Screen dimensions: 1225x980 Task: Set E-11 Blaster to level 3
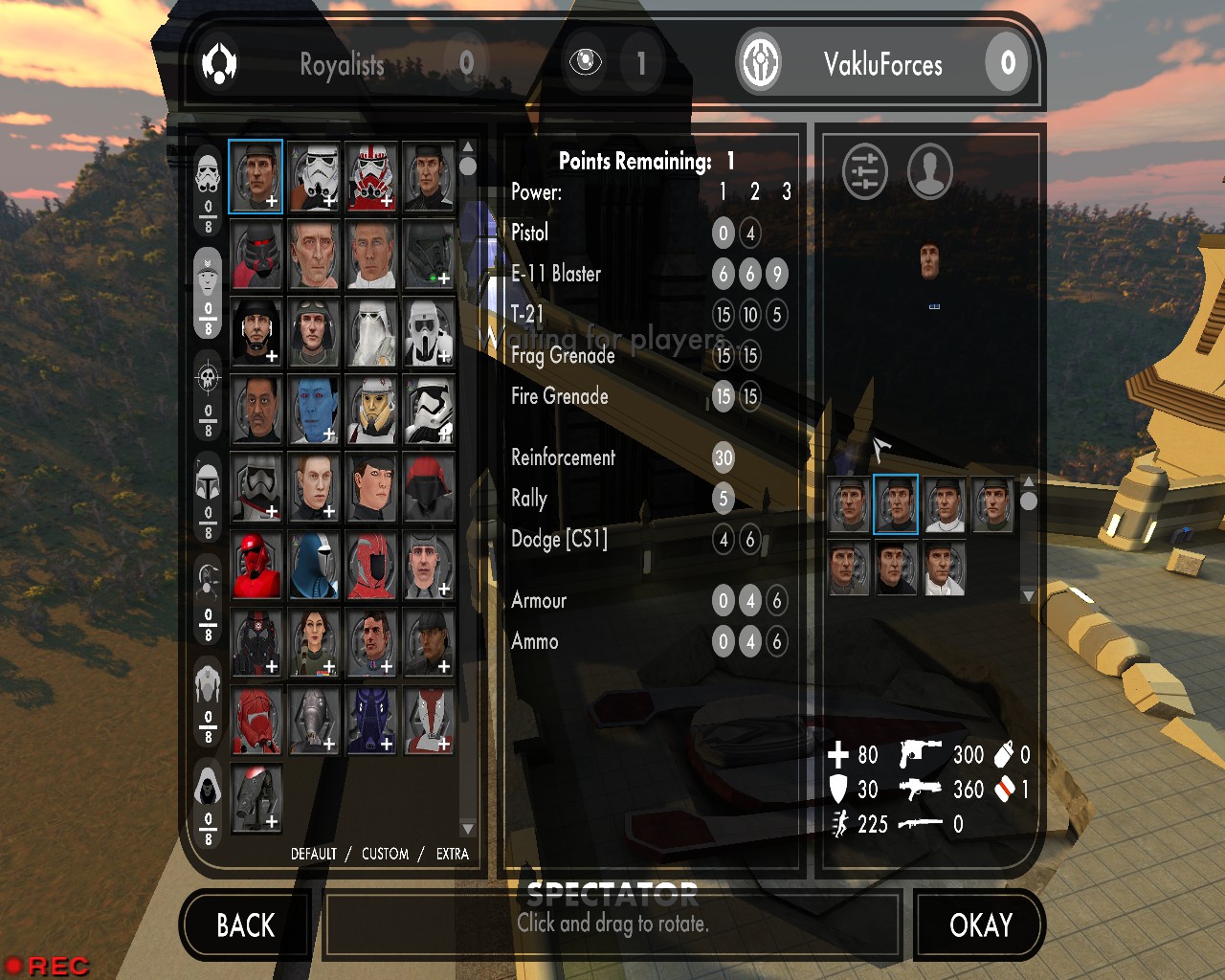coord(777,275)
